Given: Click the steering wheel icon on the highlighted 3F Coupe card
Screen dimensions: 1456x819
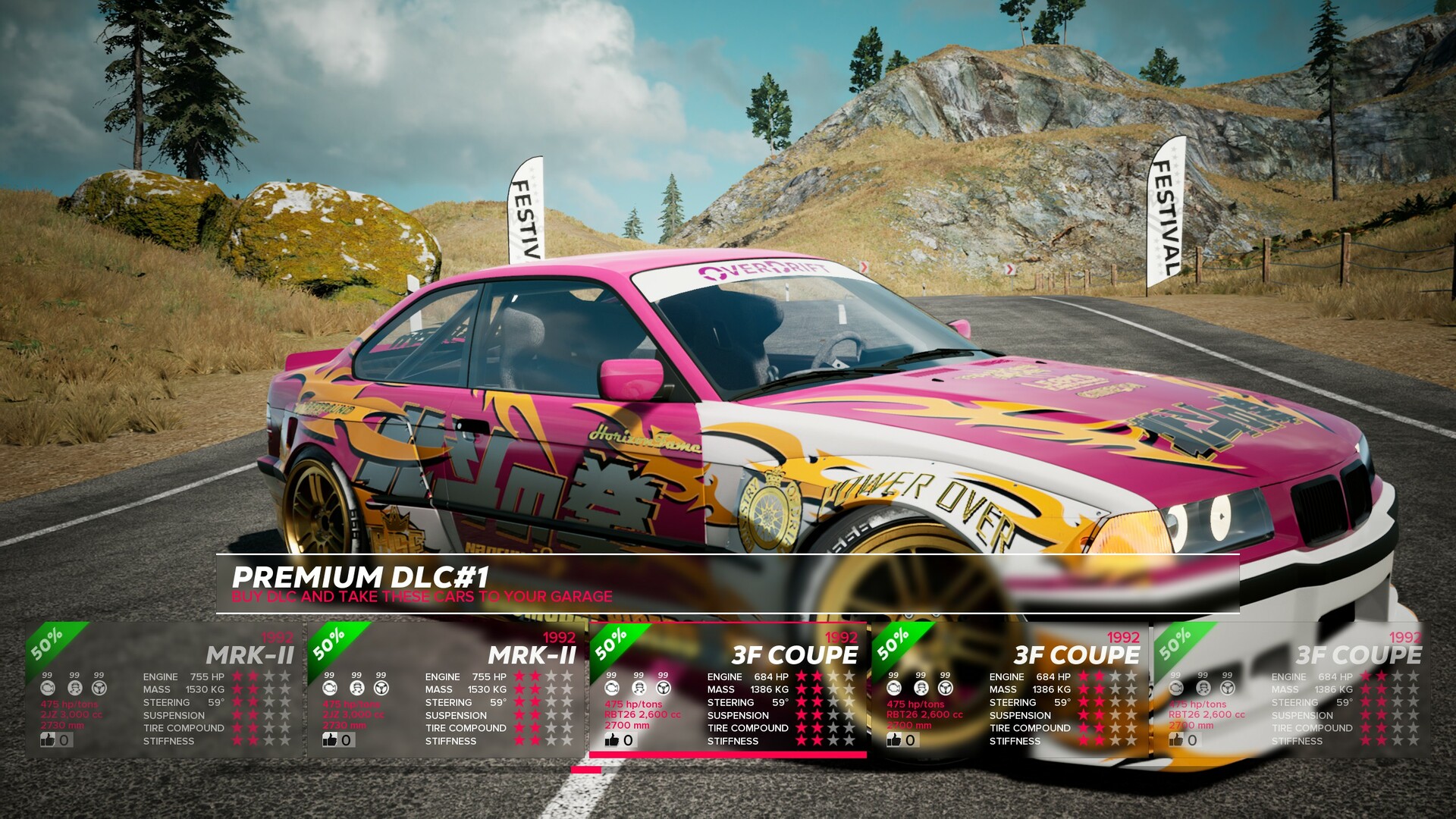Looking at the screenshot, I should point(662,689).
